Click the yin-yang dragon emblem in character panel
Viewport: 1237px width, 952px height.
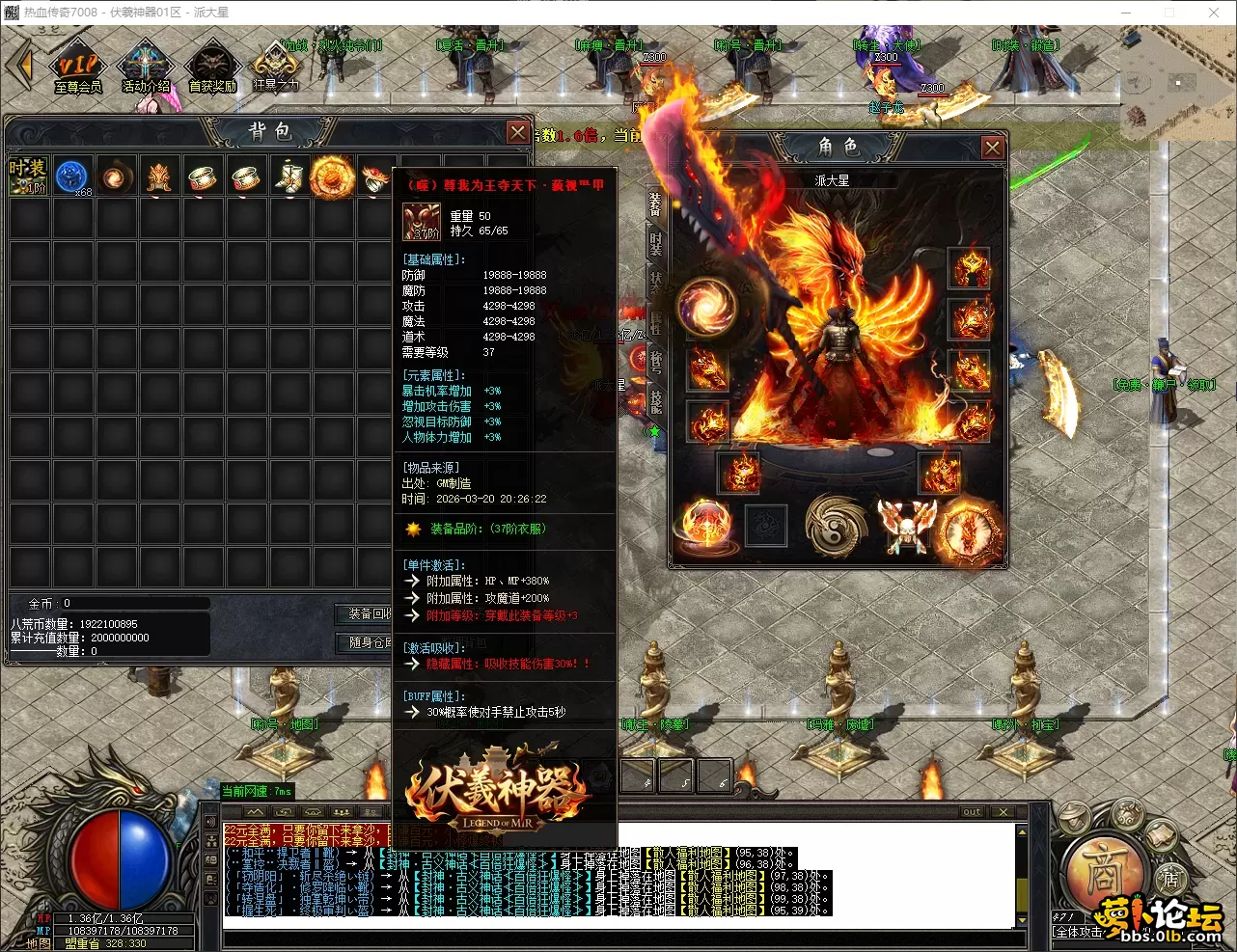point(836,526)
